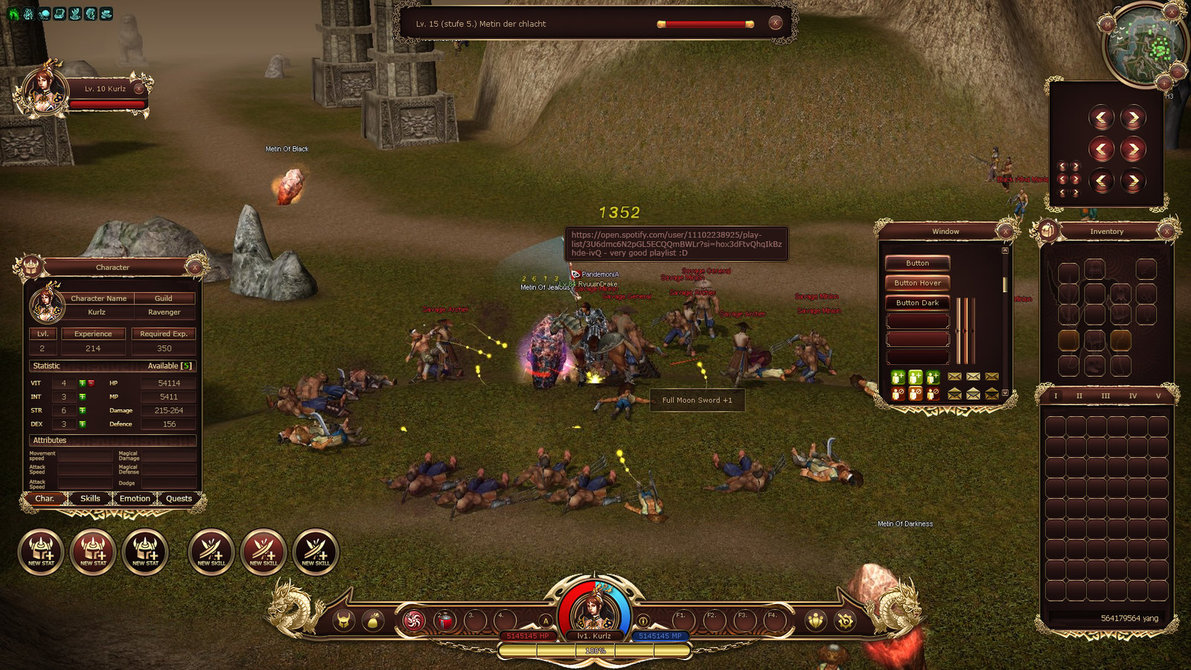Use the red potion hotbar slot

(x=445, y=621)
